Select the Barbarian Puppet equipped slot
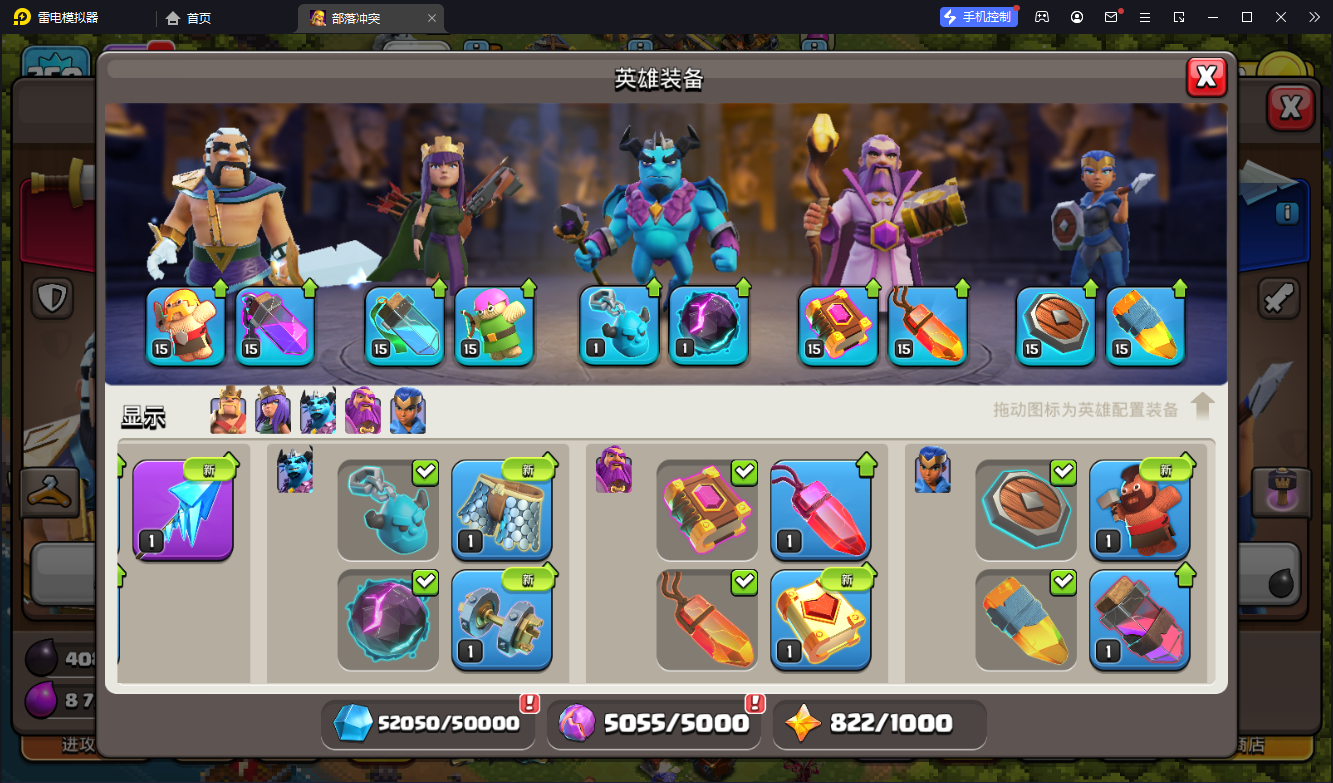1333x783 pixels. (x=185, y=325)
